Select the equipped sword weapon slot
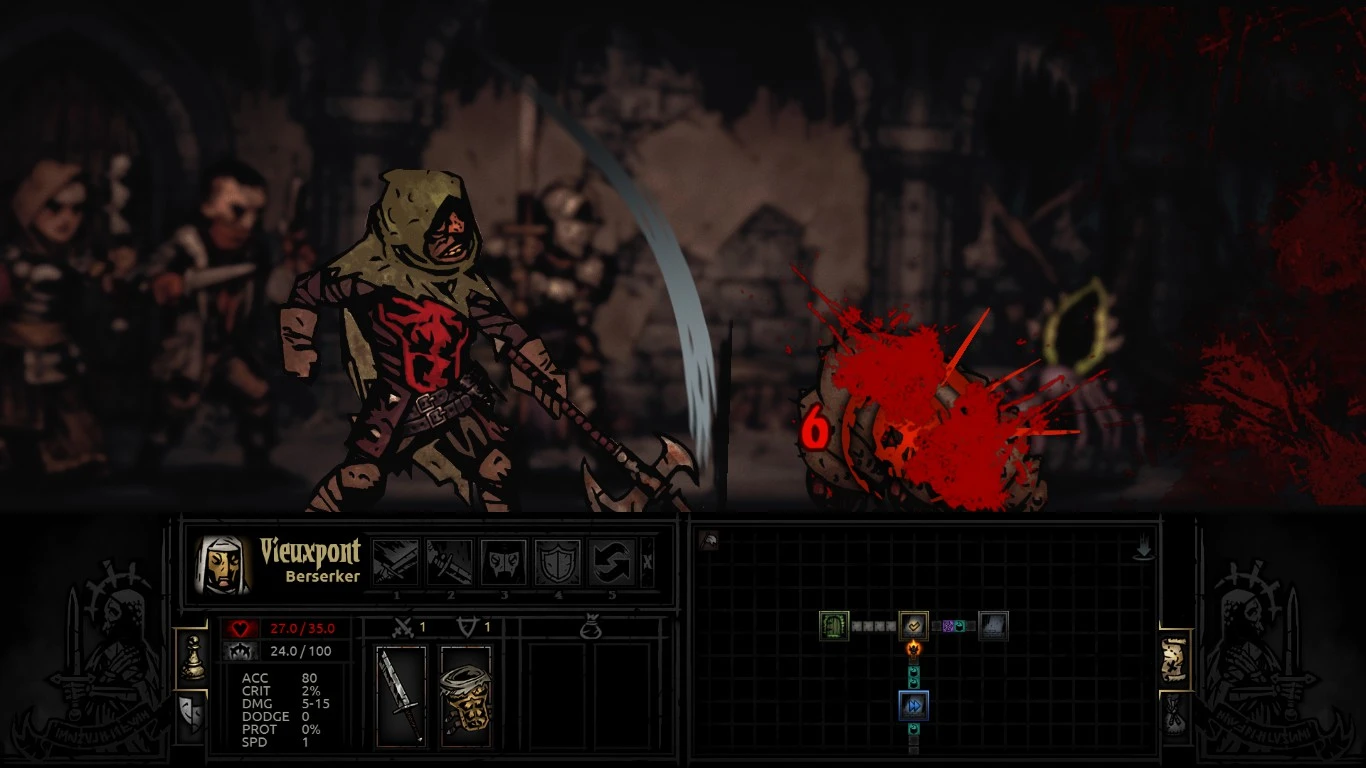This screenshot has height=768, width=1366. pyautogui.click(x=402, y=696)
